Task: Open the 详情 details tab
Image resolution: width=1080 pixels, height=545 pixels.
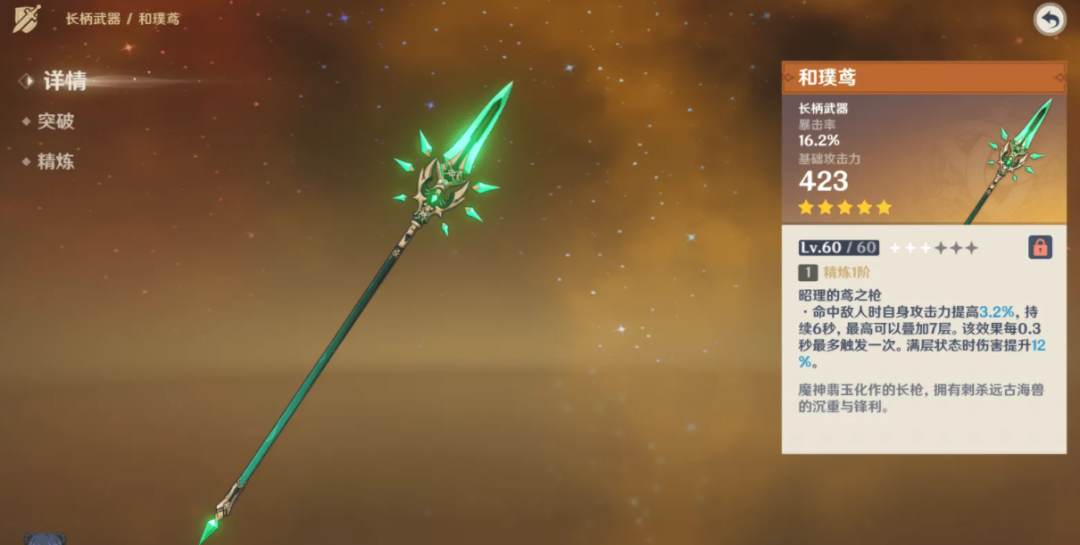Action: pyautogui.click(x=64, y=81)
